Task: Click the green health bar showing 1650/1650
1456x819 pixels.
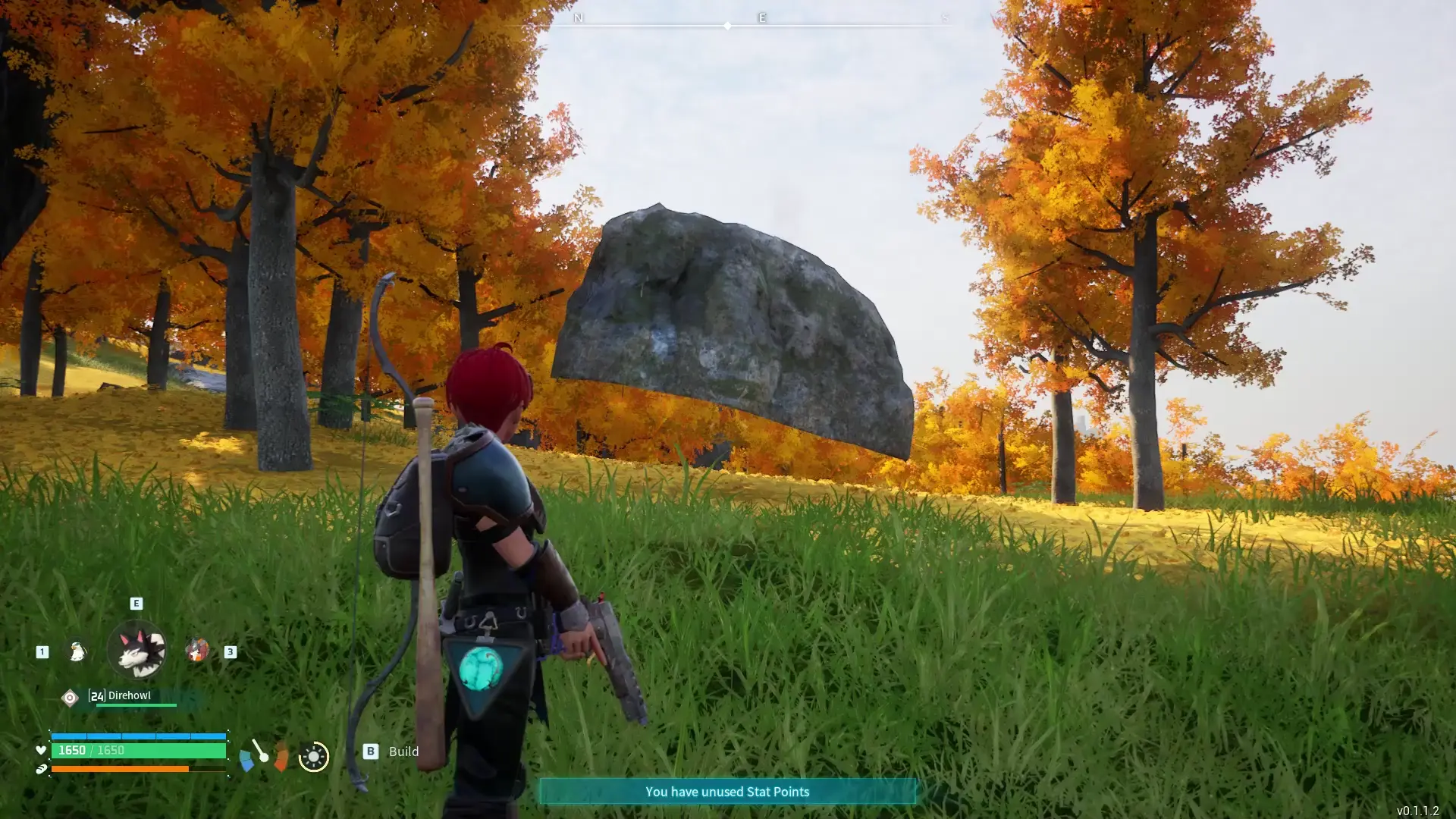Action: click(x=140, y=751)
